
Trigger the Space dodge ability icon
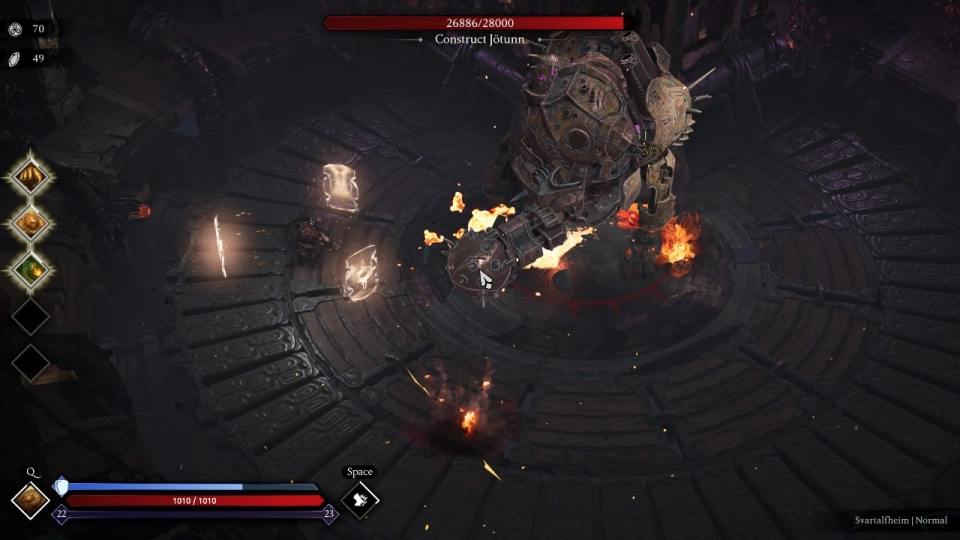[360, 500]
